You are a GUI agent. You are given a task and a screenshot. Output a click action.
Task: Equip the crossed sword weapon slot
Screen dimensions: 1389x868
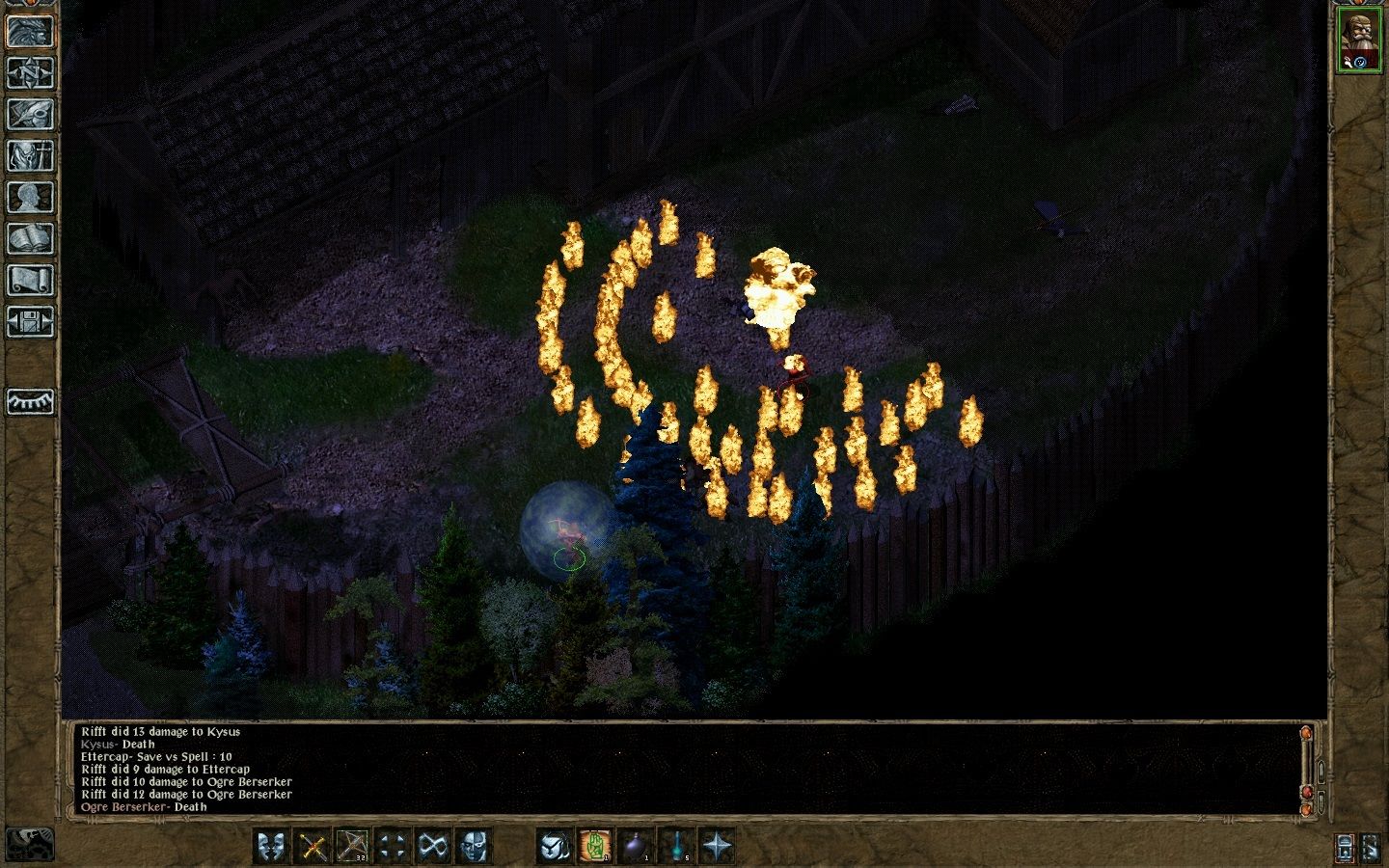tap(312, 846)
